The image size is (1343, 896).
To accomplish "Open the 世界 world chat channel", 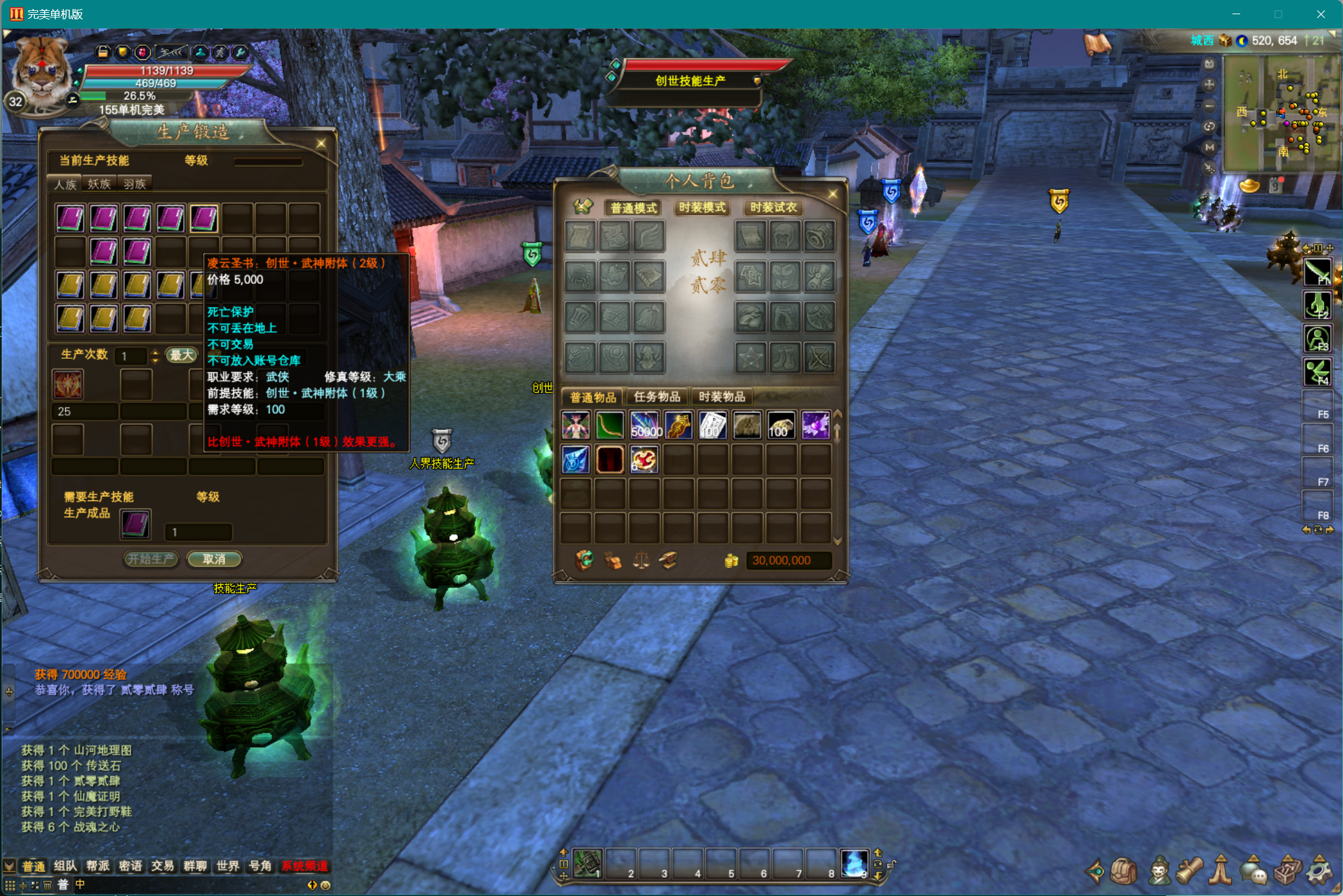I will pos(228,866).
